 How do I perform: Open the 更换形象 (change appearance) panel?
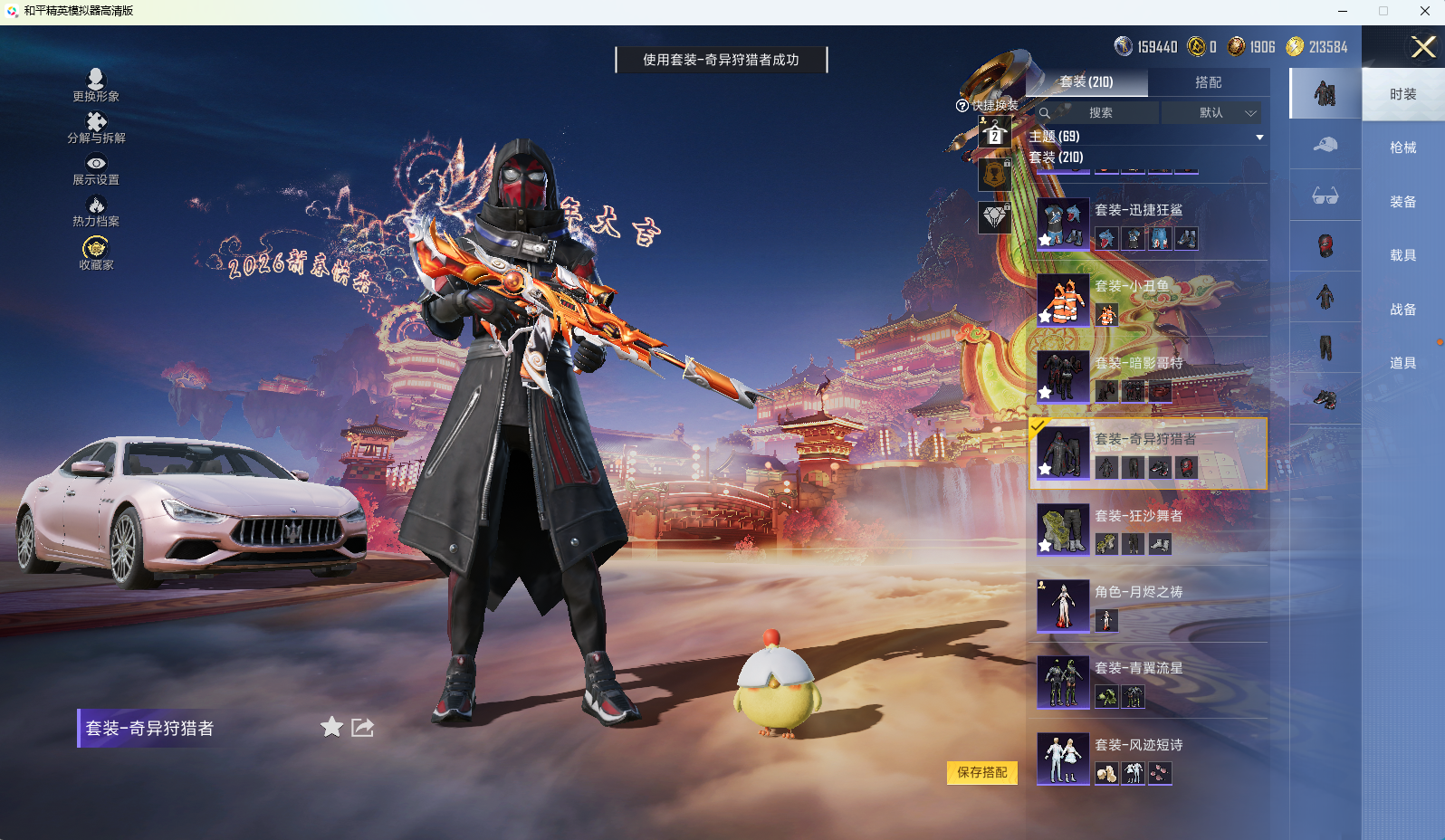[x=95, y=81]
